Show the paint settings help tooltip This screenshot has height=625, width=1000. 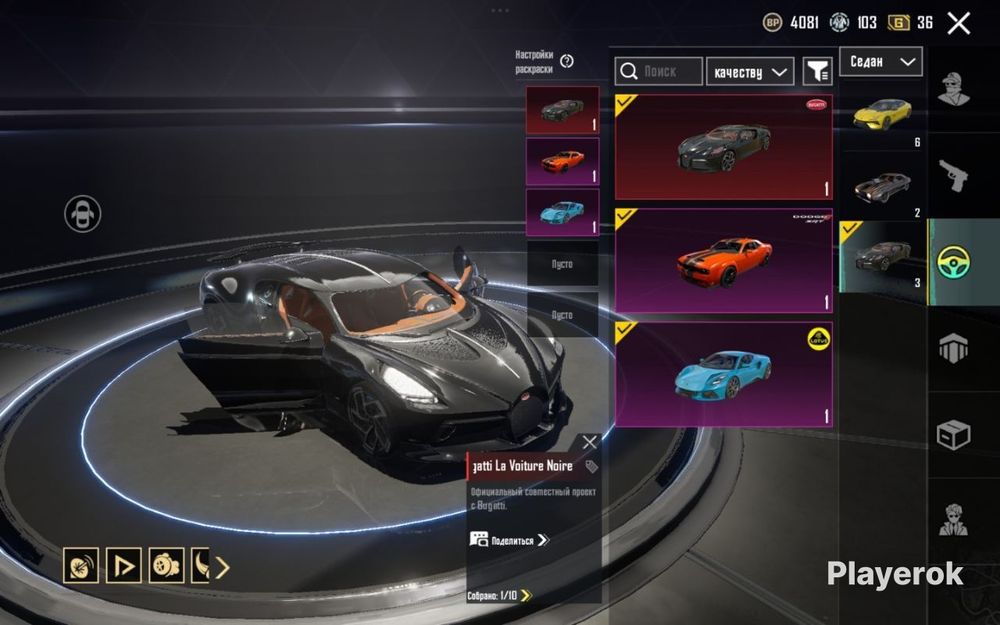click(x=567, y=61)
